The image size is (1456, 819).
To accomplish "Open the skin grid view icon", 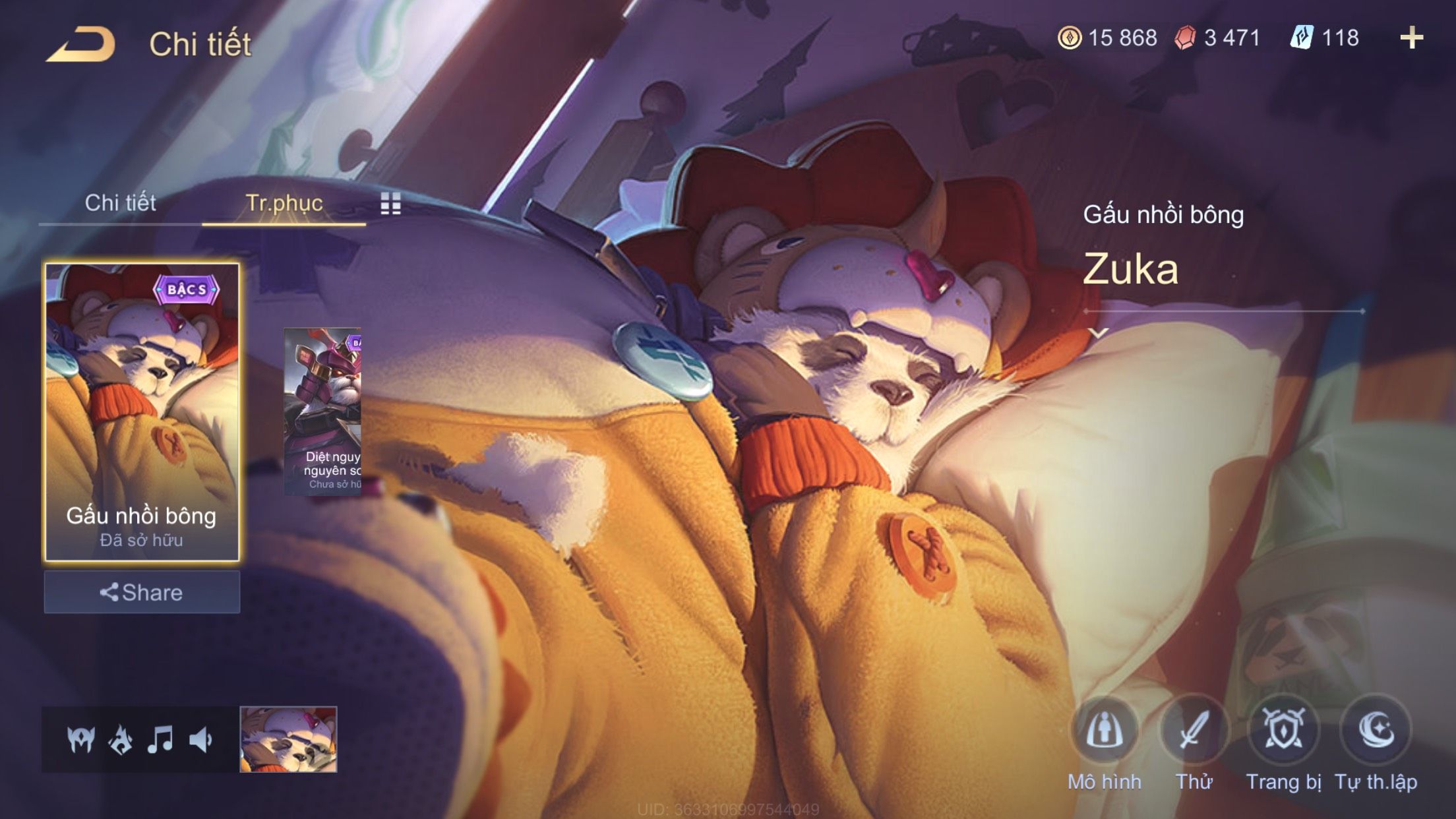I will click(x=390, y=204).
